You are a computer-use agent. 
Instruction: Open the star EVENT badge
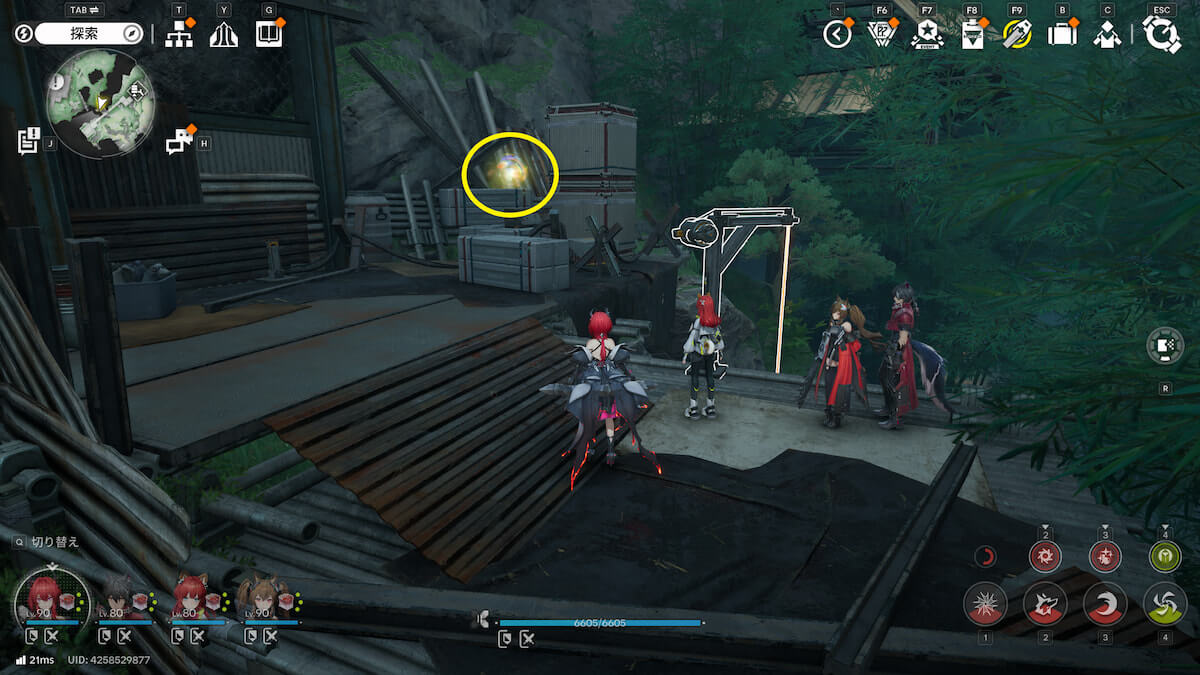[x=927, y=34]
